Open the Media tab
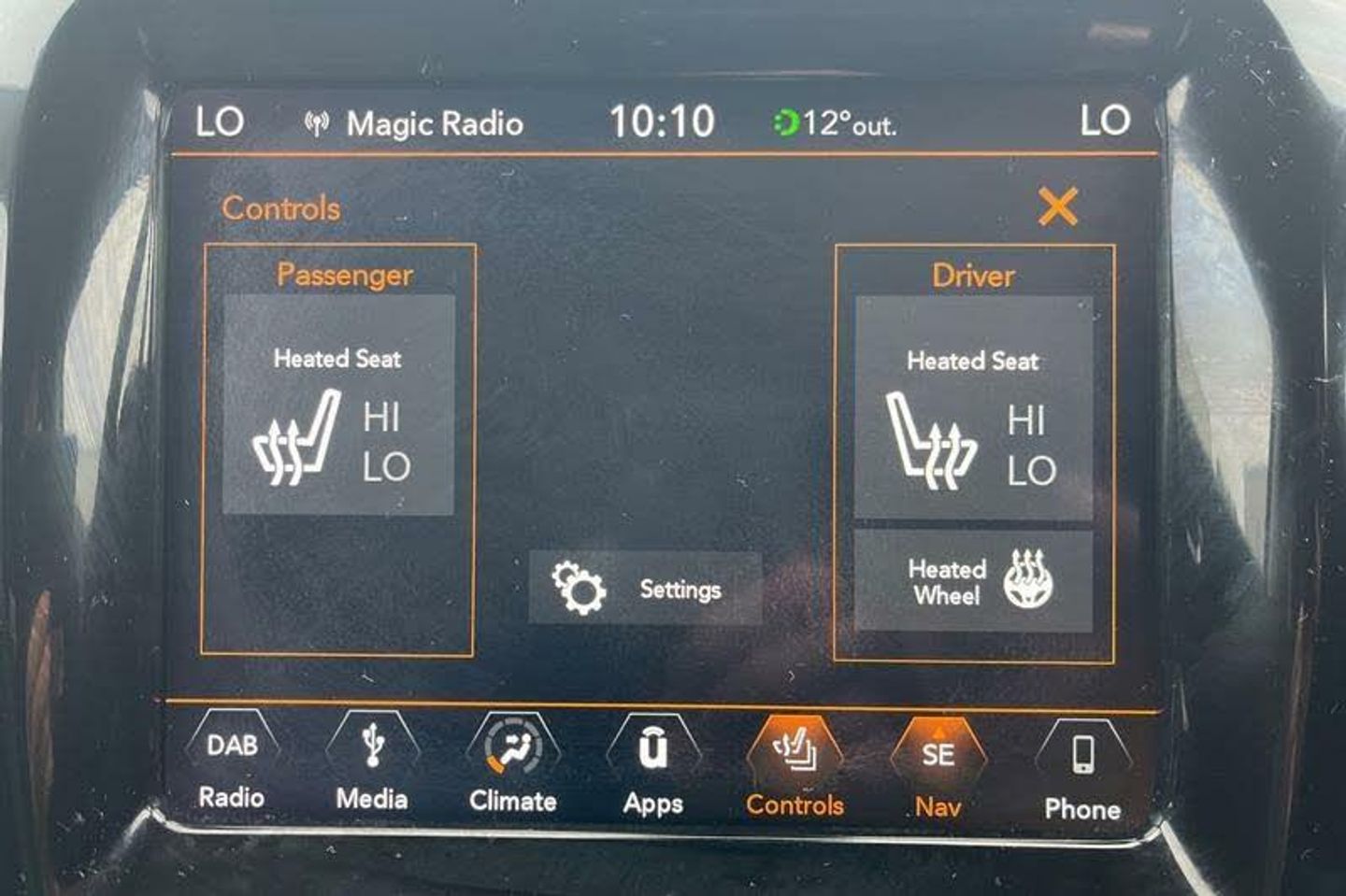The height and width of the screenshot is (896, 1346). [372, 766]
